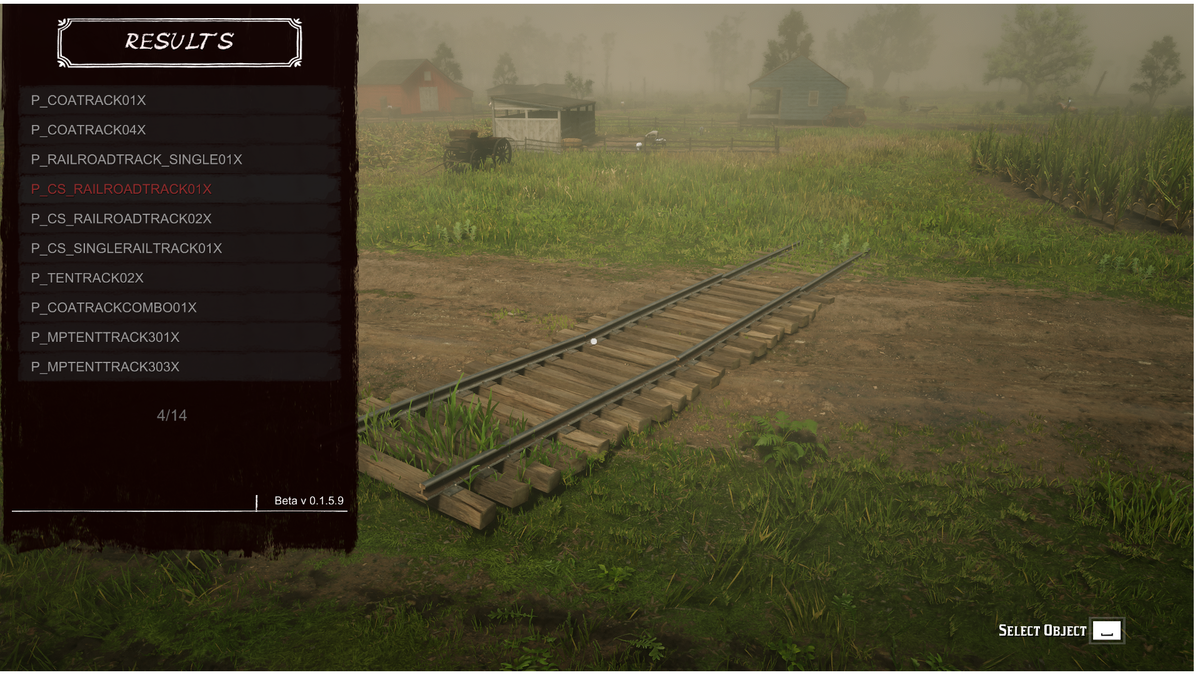This screenshot has height=675, width=1200.
Task: Select P_CS_SINGLERAILTRACK01X in the list
Action: pos(180,248)
